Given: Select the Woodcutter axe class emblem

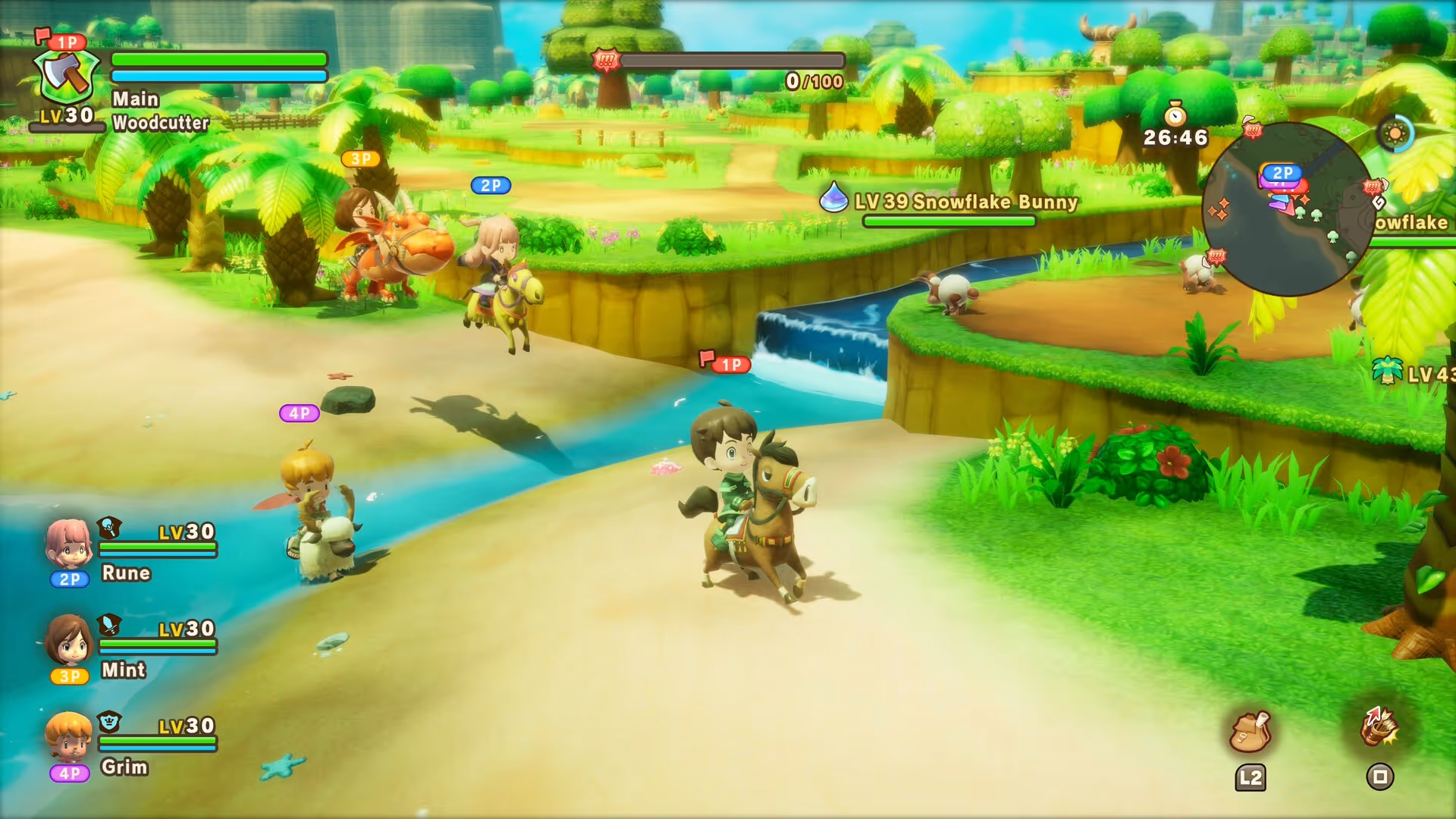Looking at the screenshot, I should 67,77.
